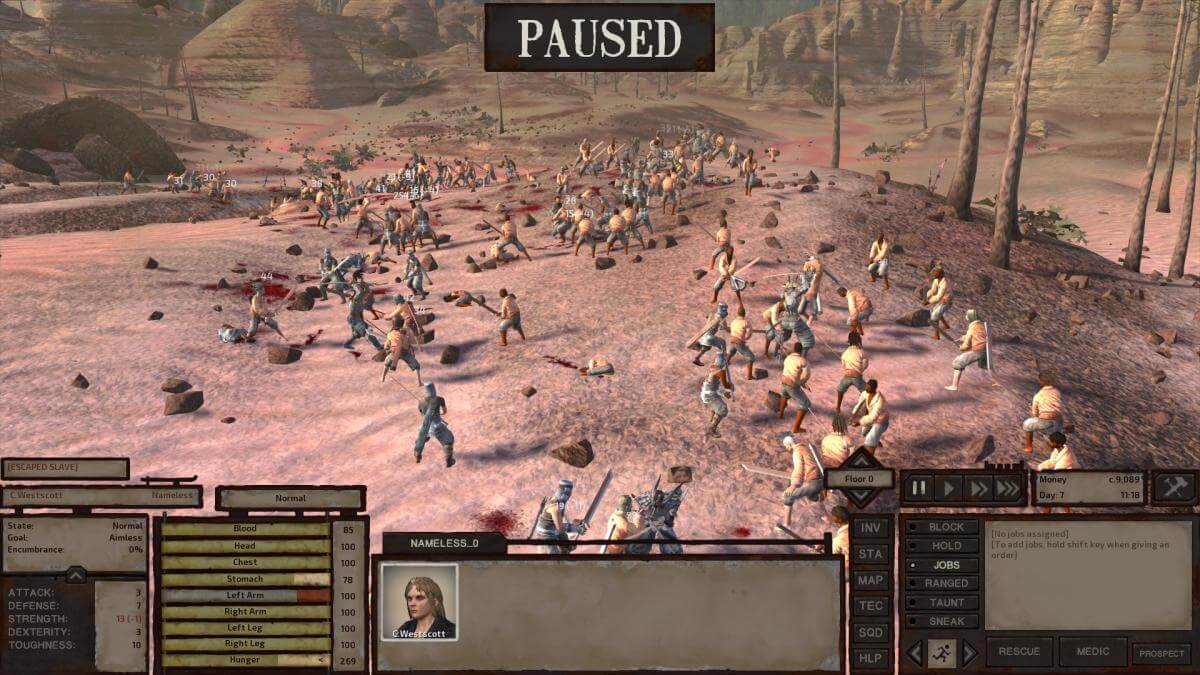Screen dimensions: 1200x675
Task: Click the MEDIC order button
Action: (1092, 652)
